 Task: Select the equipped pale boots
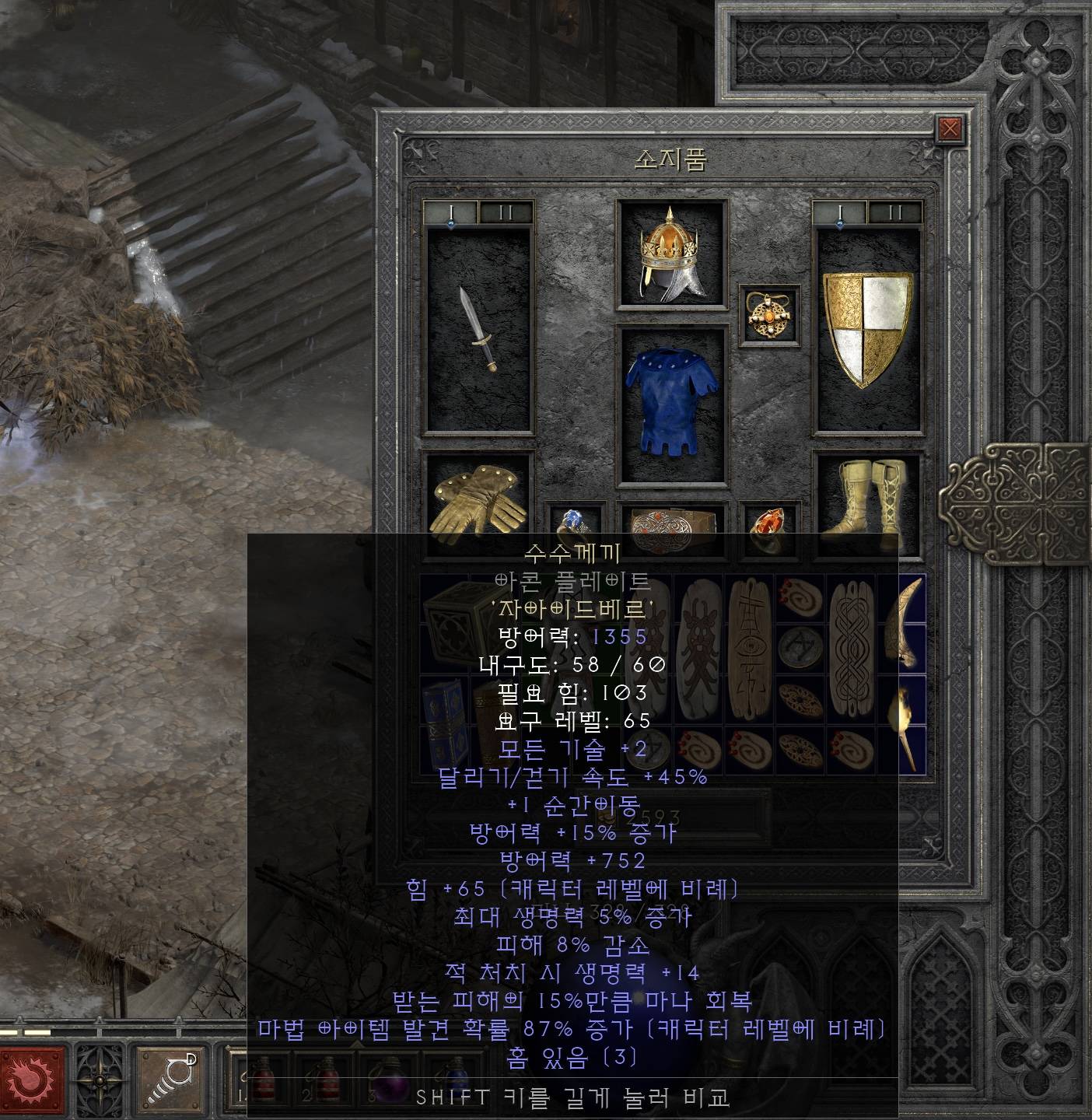[x=866, y=496]
